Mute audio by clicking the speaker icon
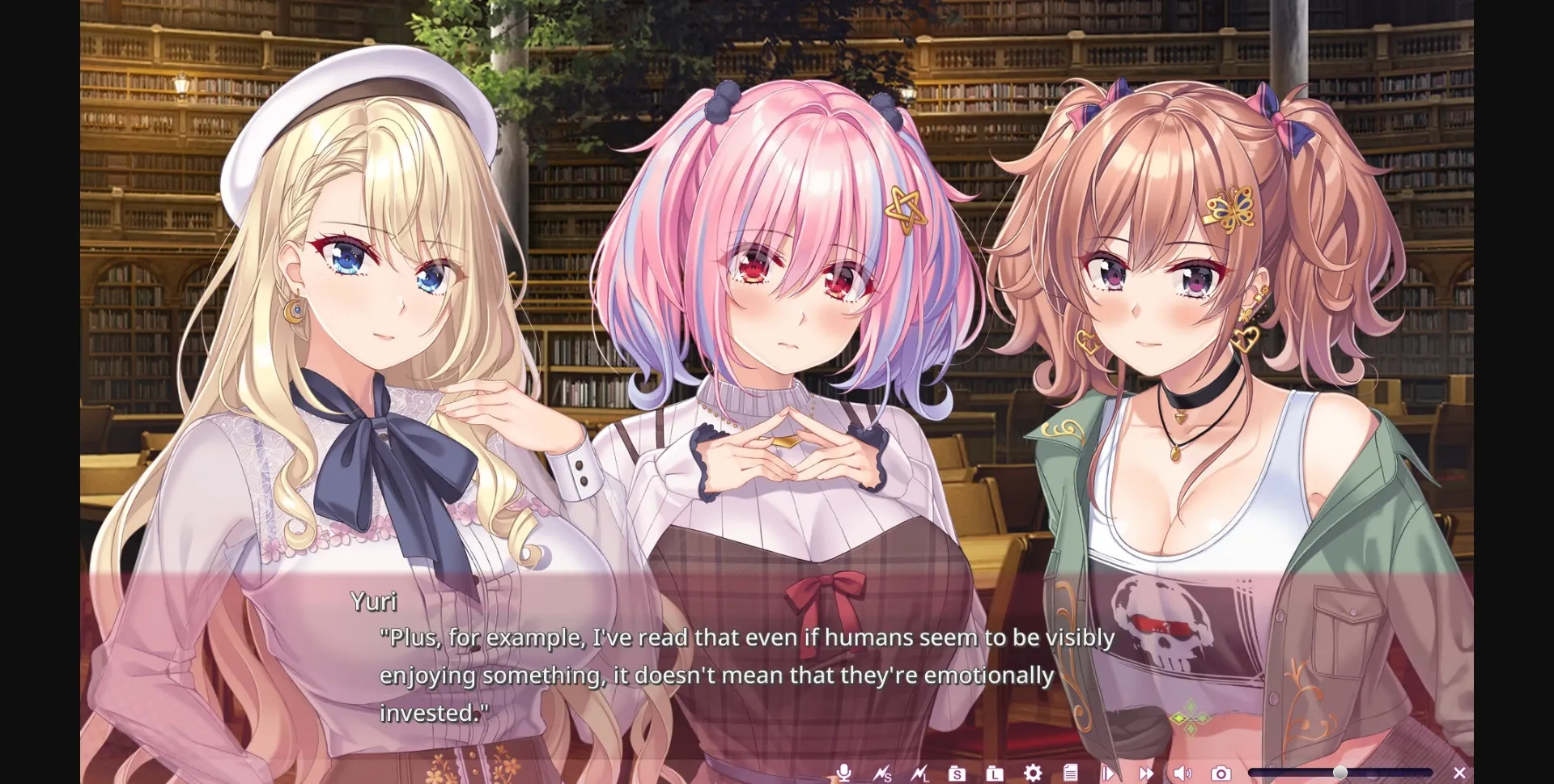Viewport: 1554px width, 784px height. point(1182,773)
